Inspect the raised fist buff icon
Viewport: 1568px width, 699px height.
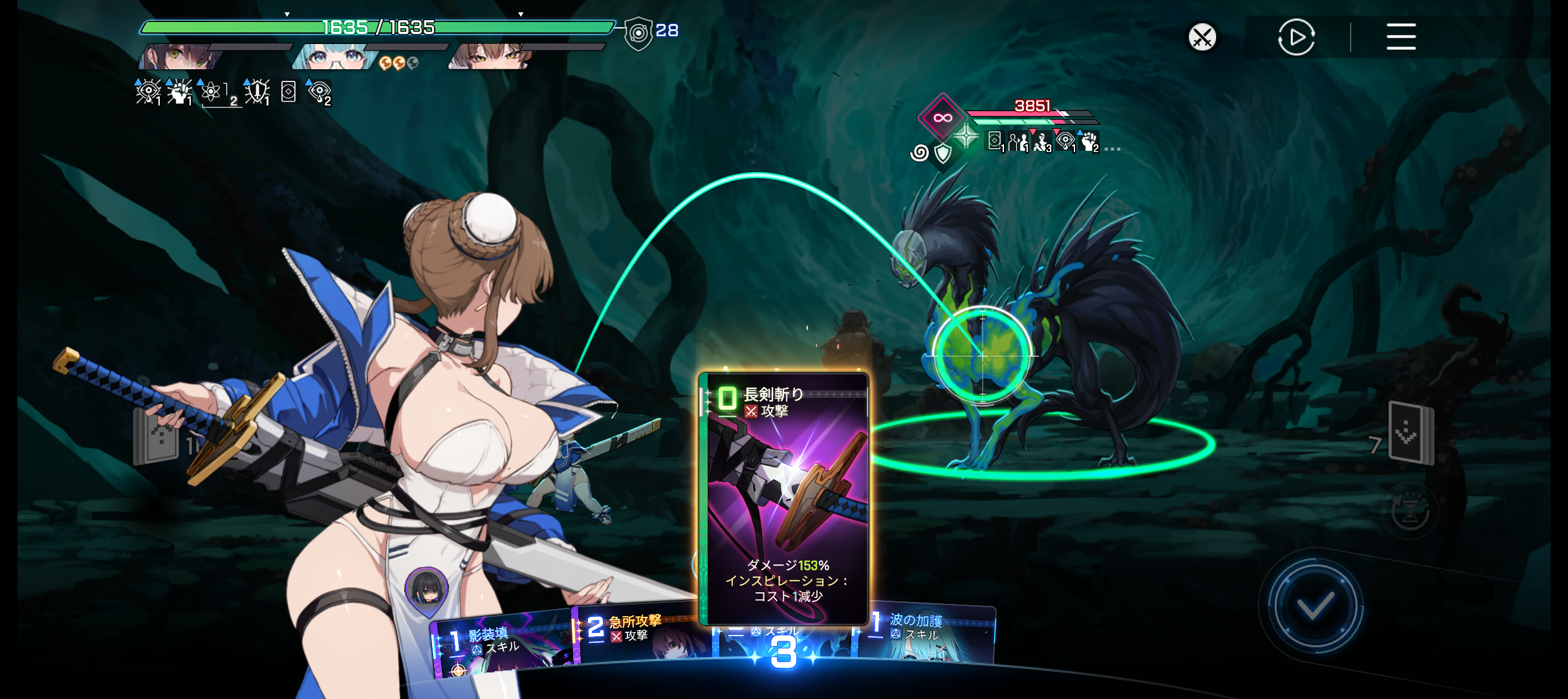tap(179, 92)
